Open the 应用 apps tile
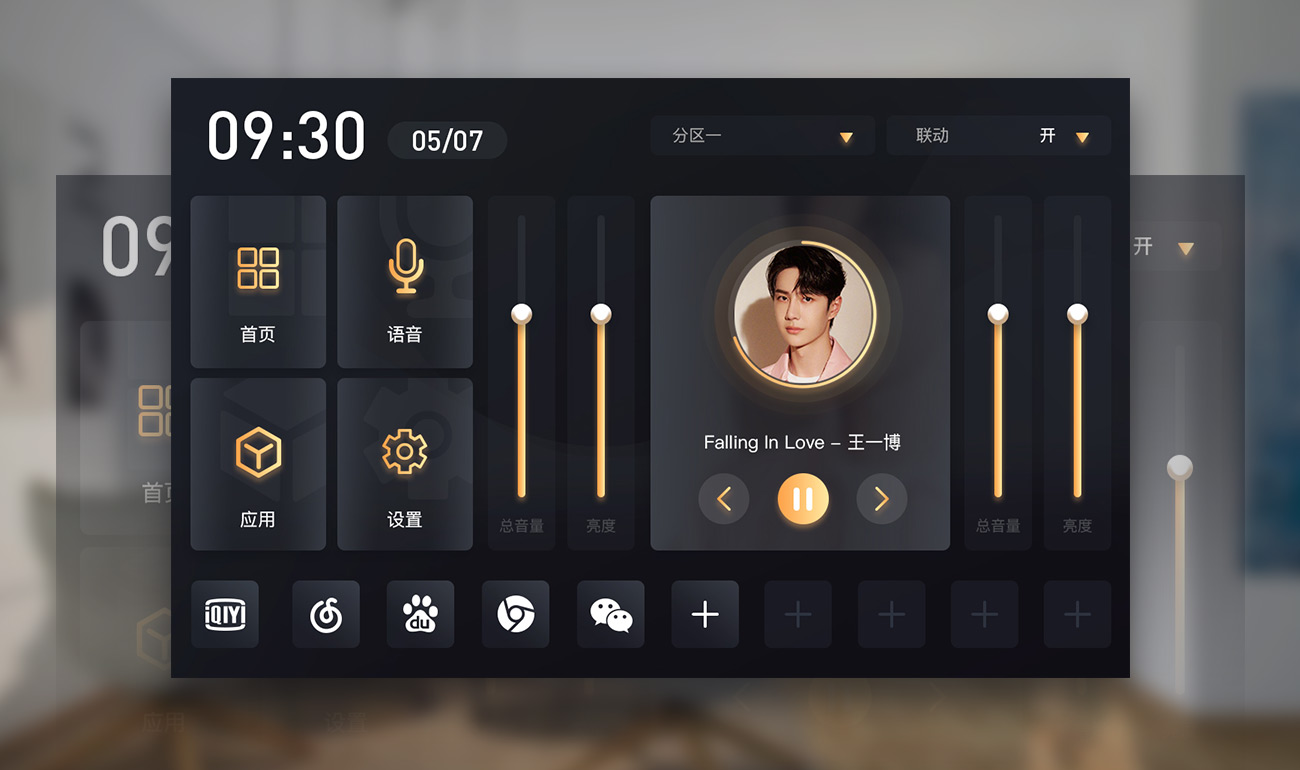This screenshot has width=1300, height=770. (x=258, y=464)
